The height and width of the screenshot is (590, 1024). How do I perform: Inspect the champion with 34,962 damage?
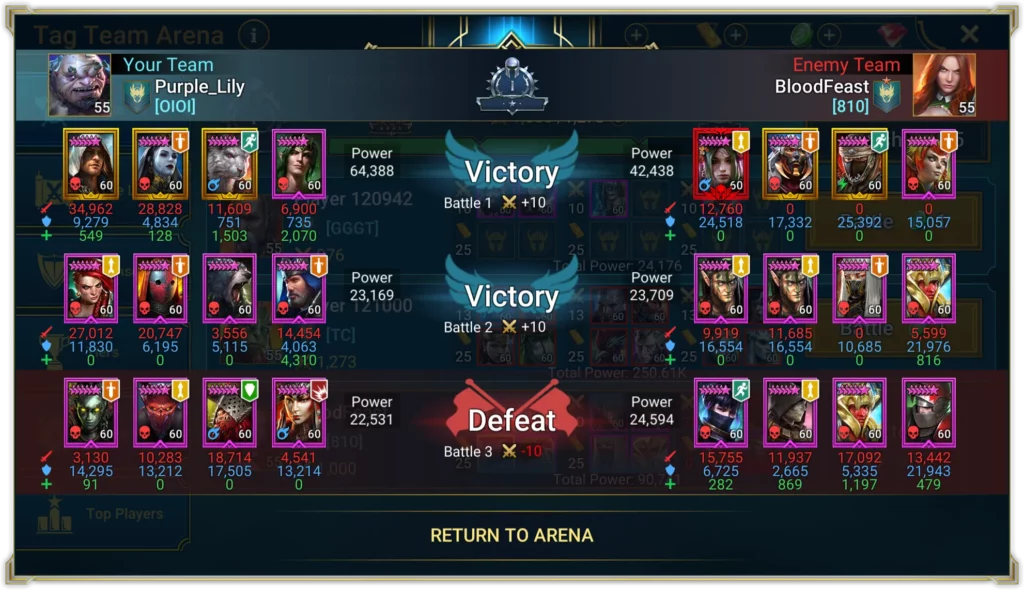[91, 163]
